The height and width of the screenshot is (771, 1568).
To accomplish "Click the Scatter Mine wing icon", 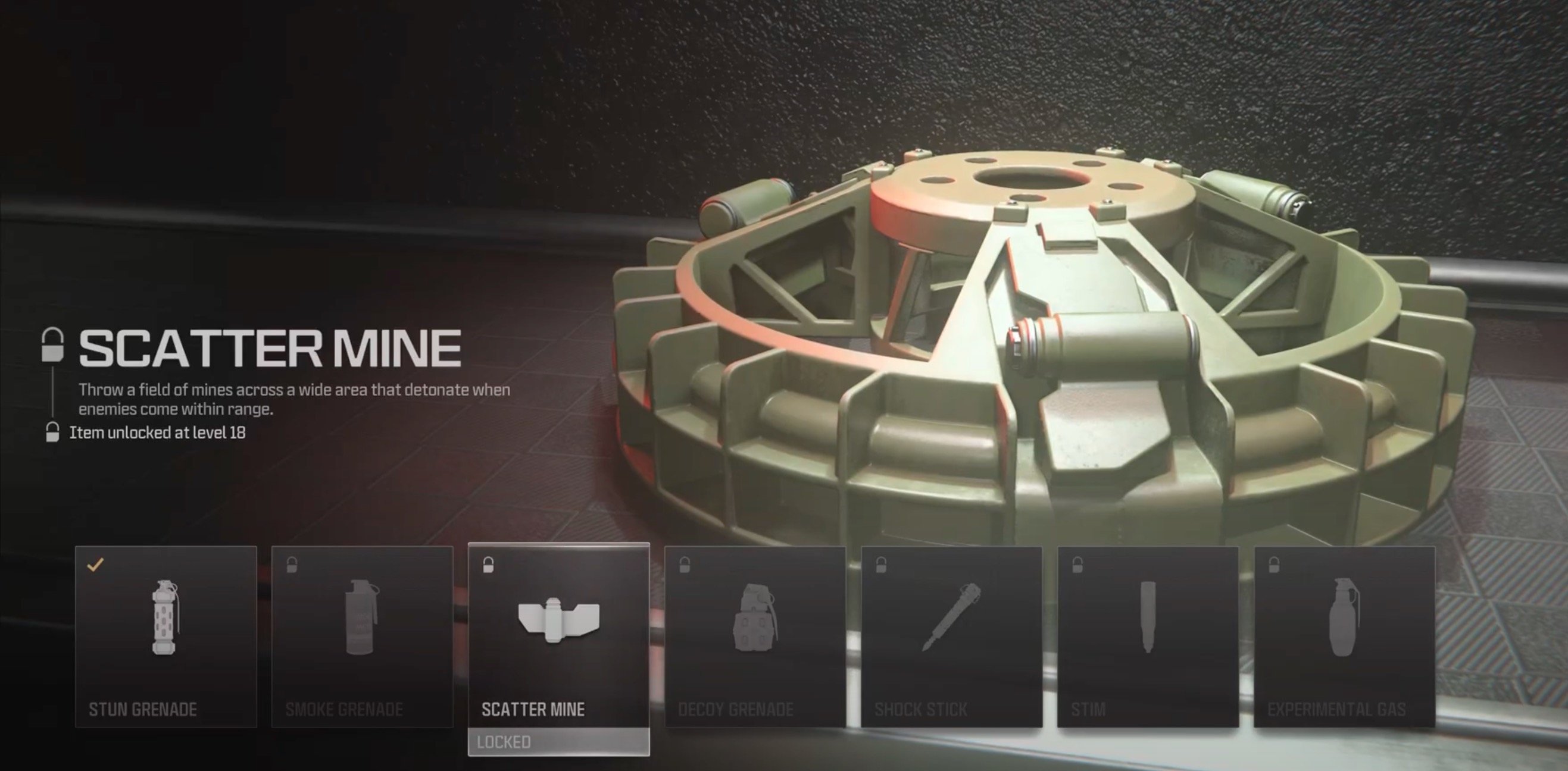I will point(558,620).
